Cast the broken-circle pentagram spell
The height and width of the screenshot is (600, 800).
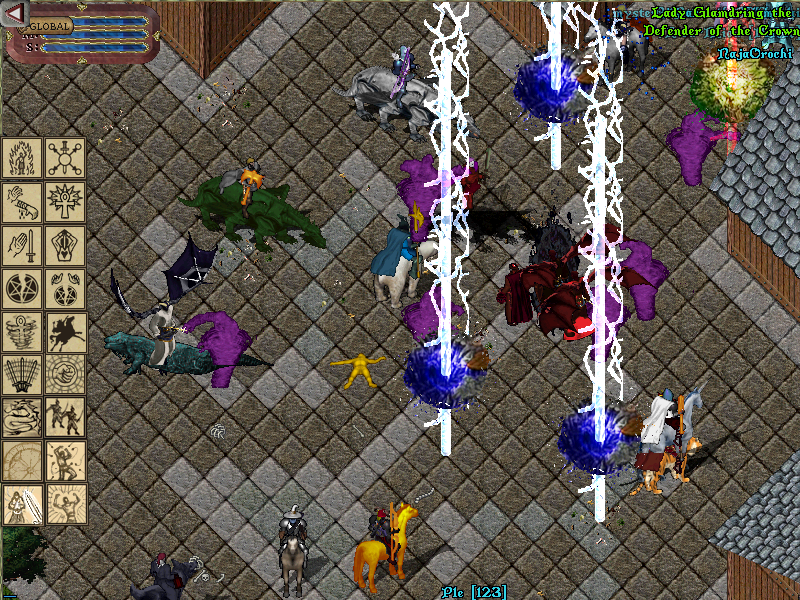(x=22, y=288)
